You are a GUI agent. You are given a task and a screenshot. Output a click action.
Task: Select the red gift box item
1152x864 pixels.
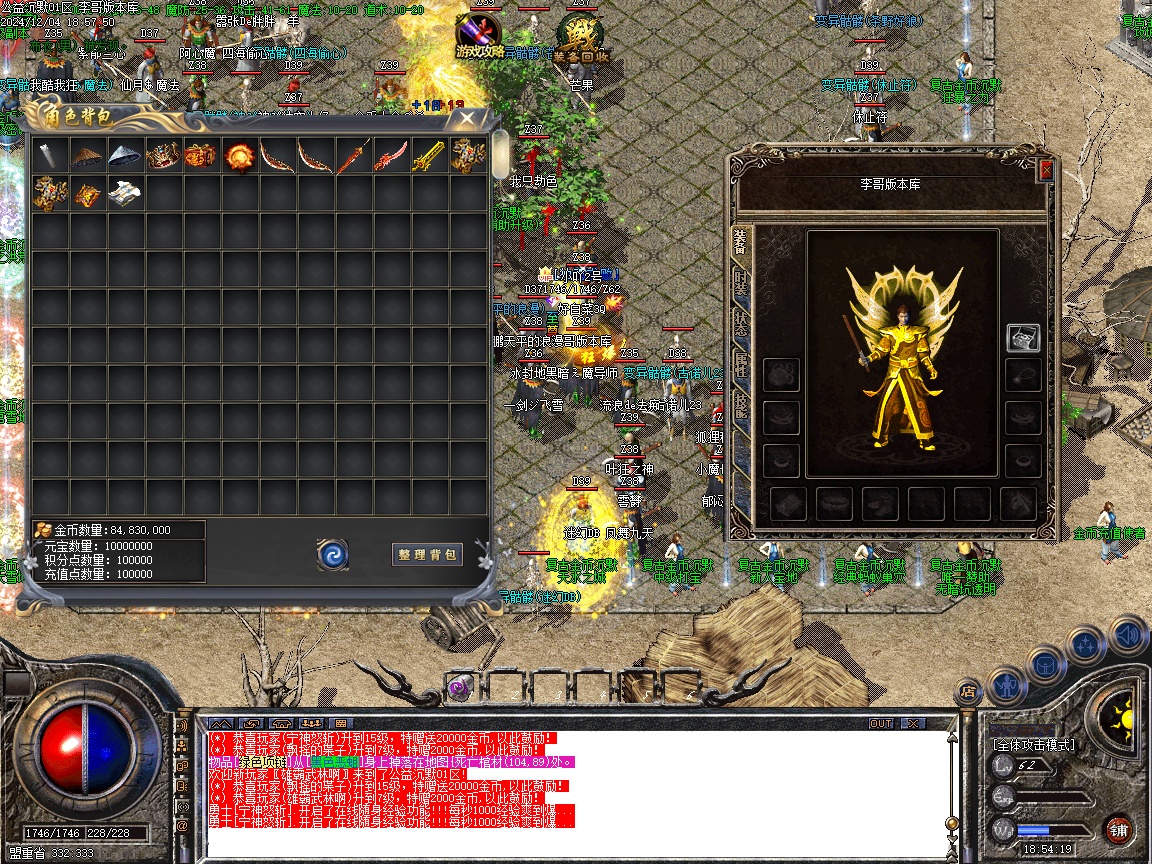pyautogui.click(x=200, y=155)
